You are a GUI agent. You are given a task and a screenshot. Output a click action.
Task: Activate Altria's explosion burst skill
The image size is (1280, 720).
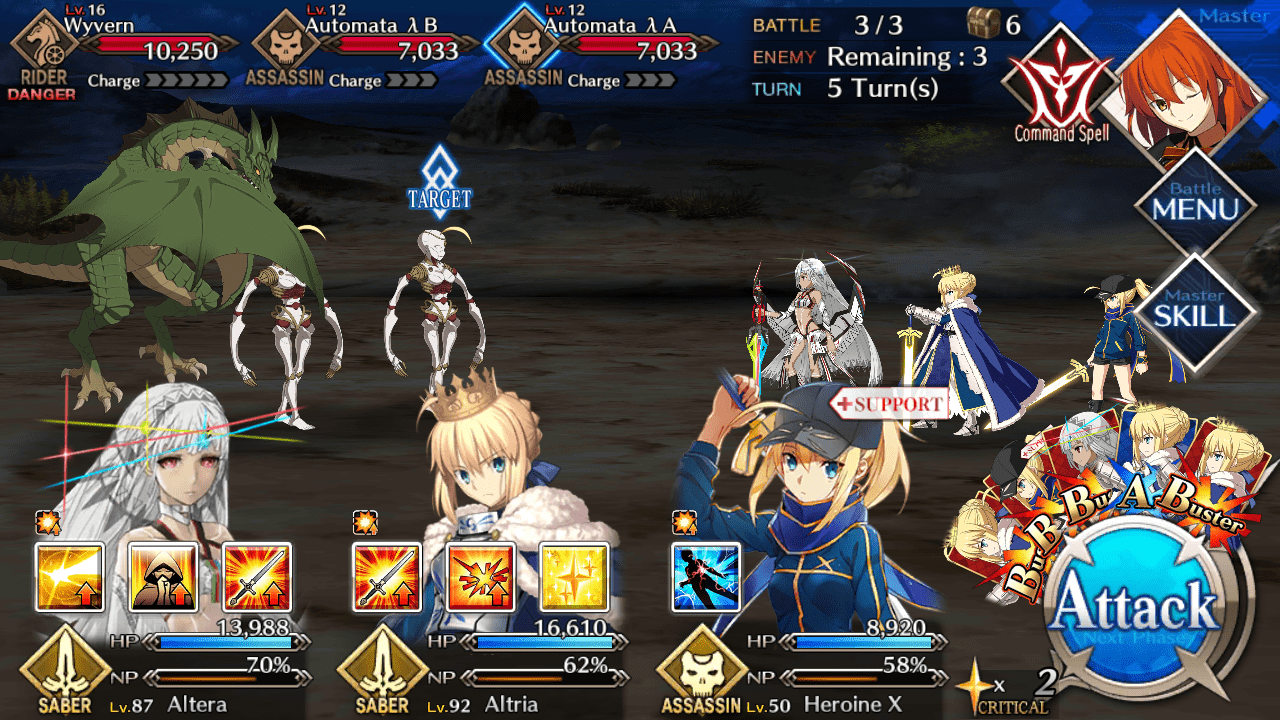click(481, 577)
